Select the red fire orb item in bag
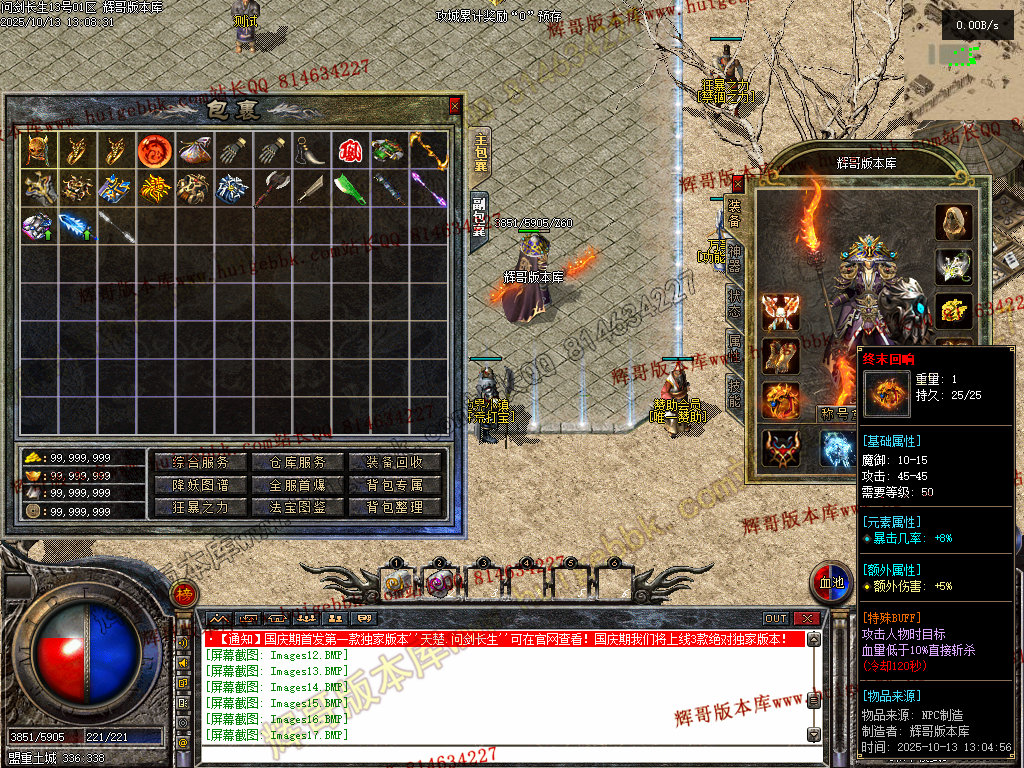 click(152, 150)
